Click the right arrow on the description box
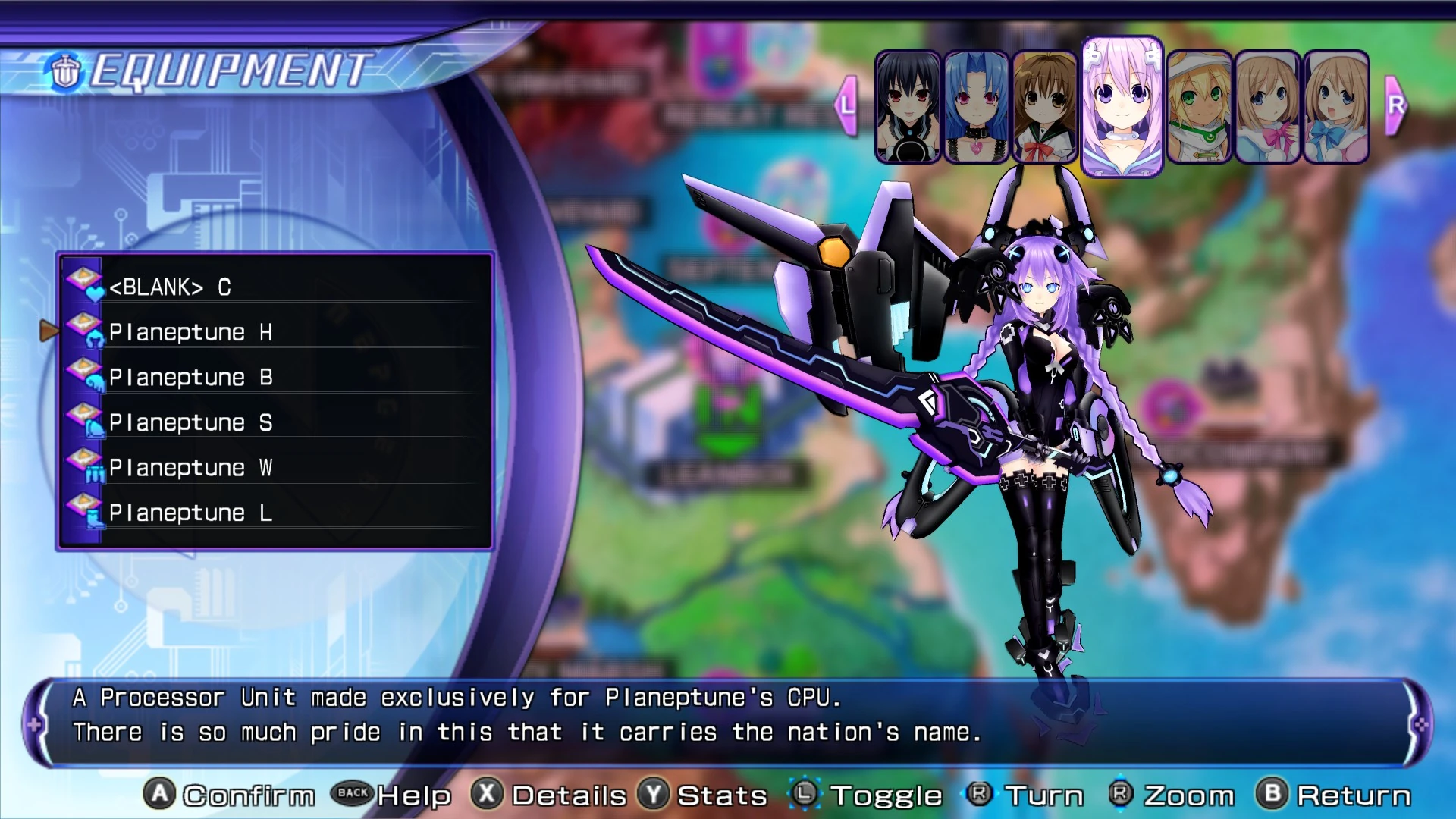The image size is (1456, 819). (x=1420, y=724)
